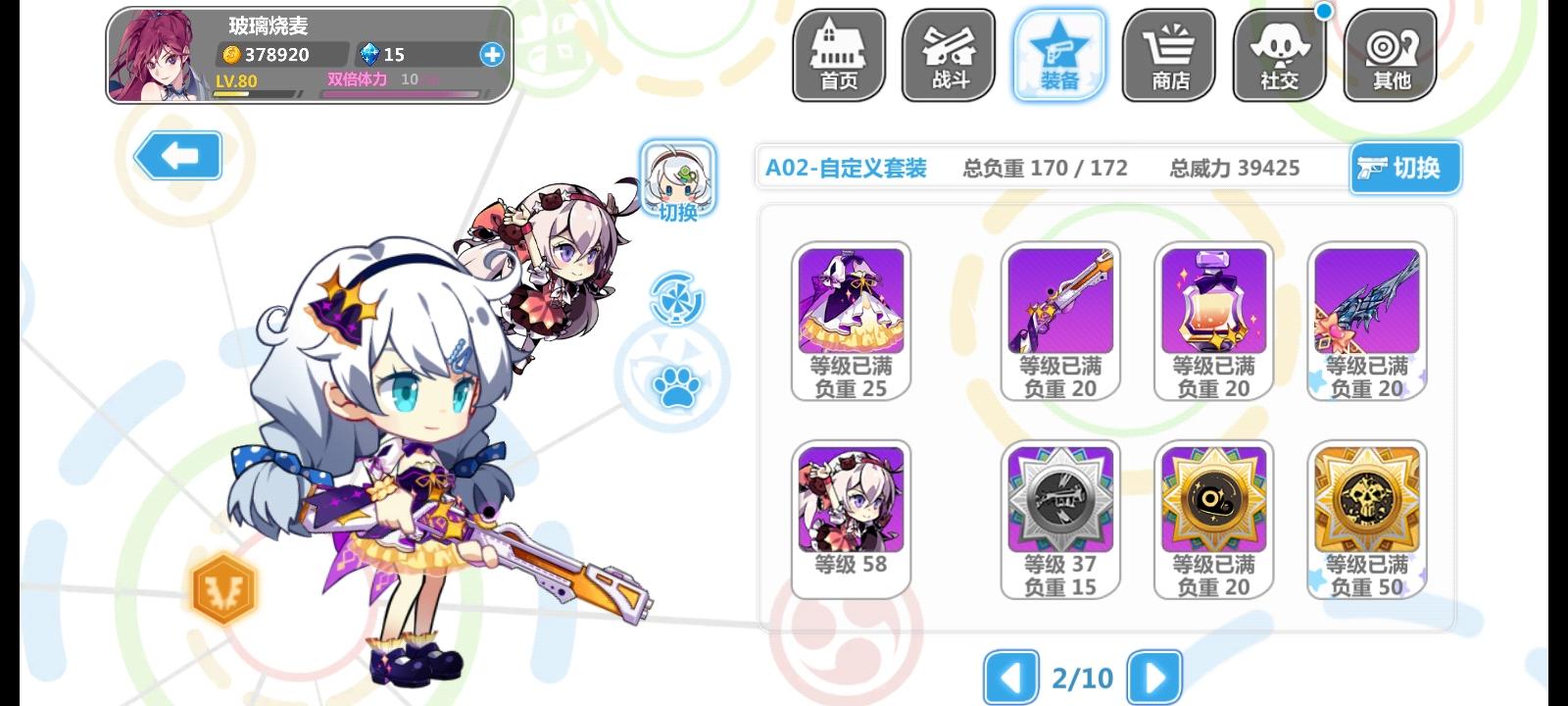
Task: Open the 其他 other options icon
Action: coord(1390,54)
